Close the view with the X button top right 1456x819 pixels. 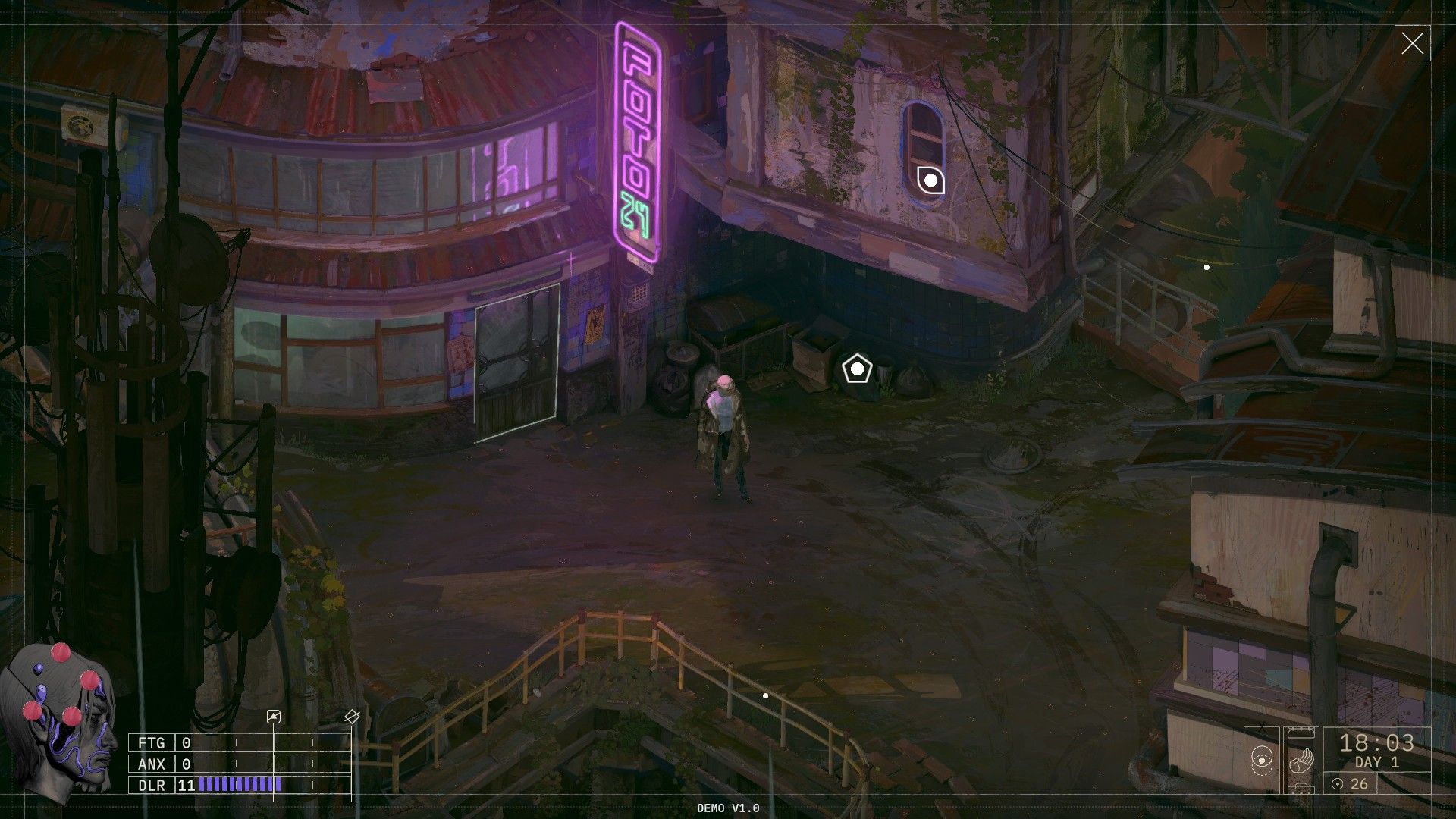pyautogui.click(x=1412, y=43)
